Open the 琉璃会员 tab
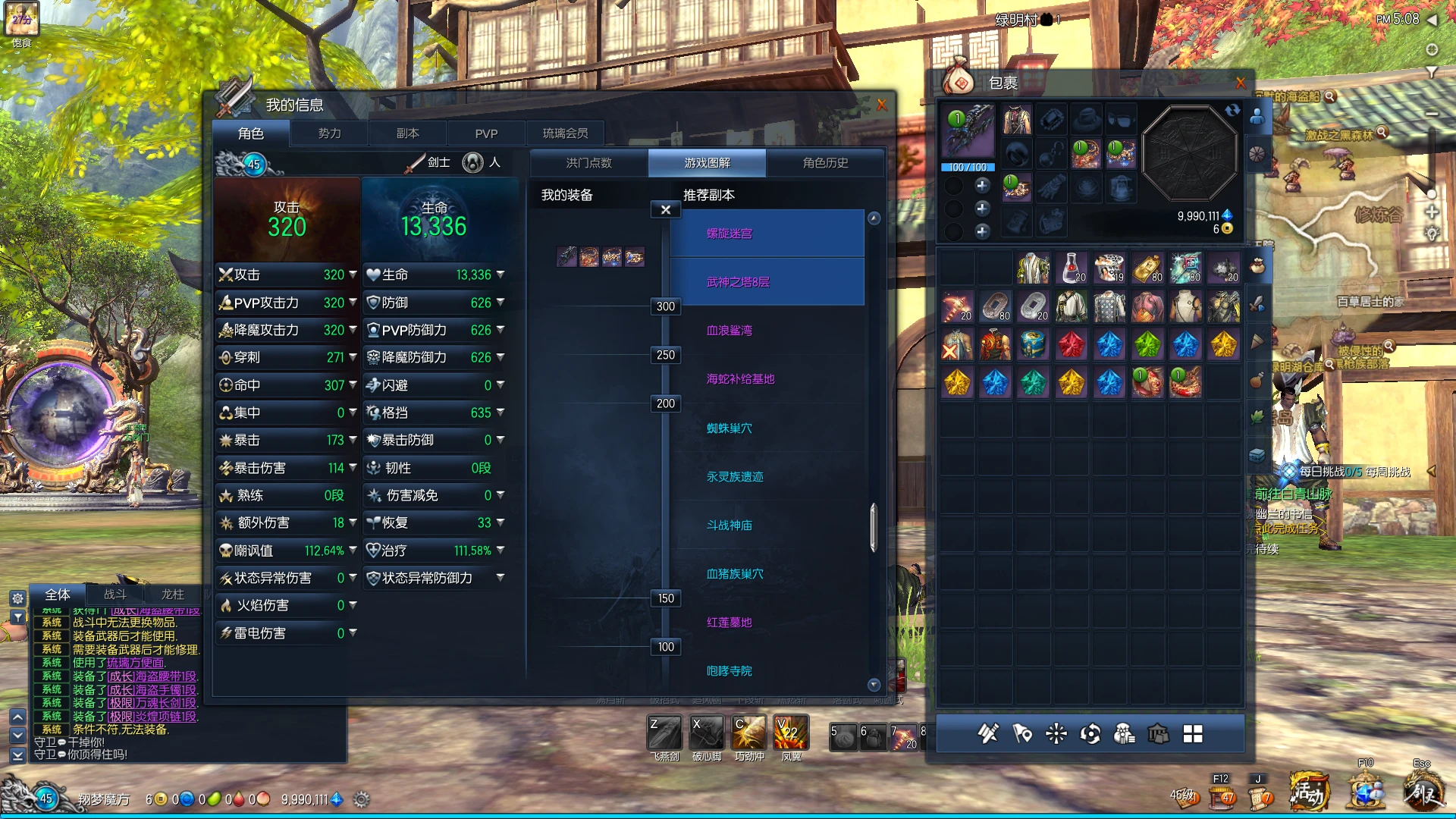This screenshot has width=1456, height=819. [x=565, y=133]
